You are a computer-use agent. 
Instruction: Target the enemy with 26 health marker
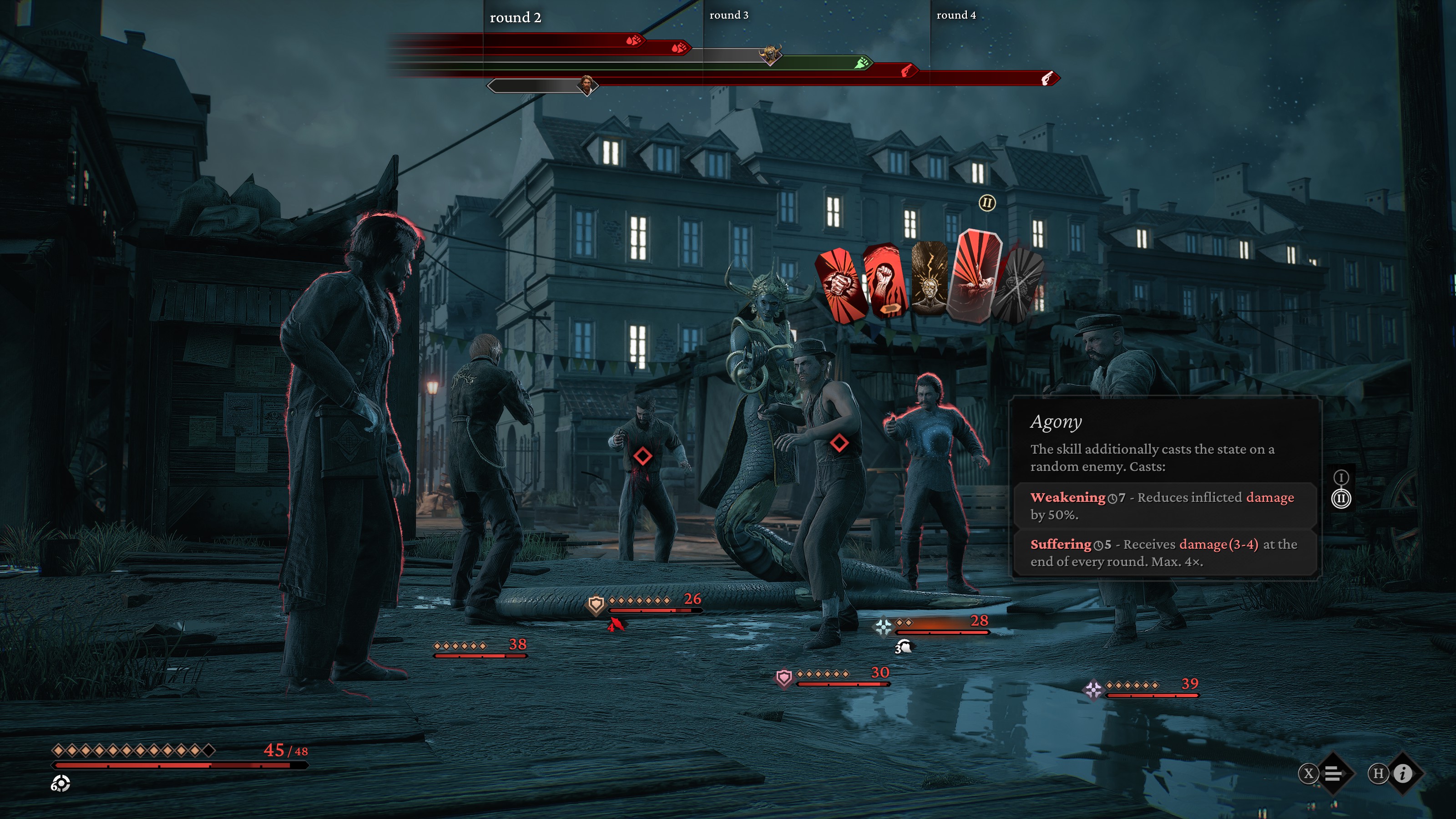pyautogui.click(x=642, y=455)
